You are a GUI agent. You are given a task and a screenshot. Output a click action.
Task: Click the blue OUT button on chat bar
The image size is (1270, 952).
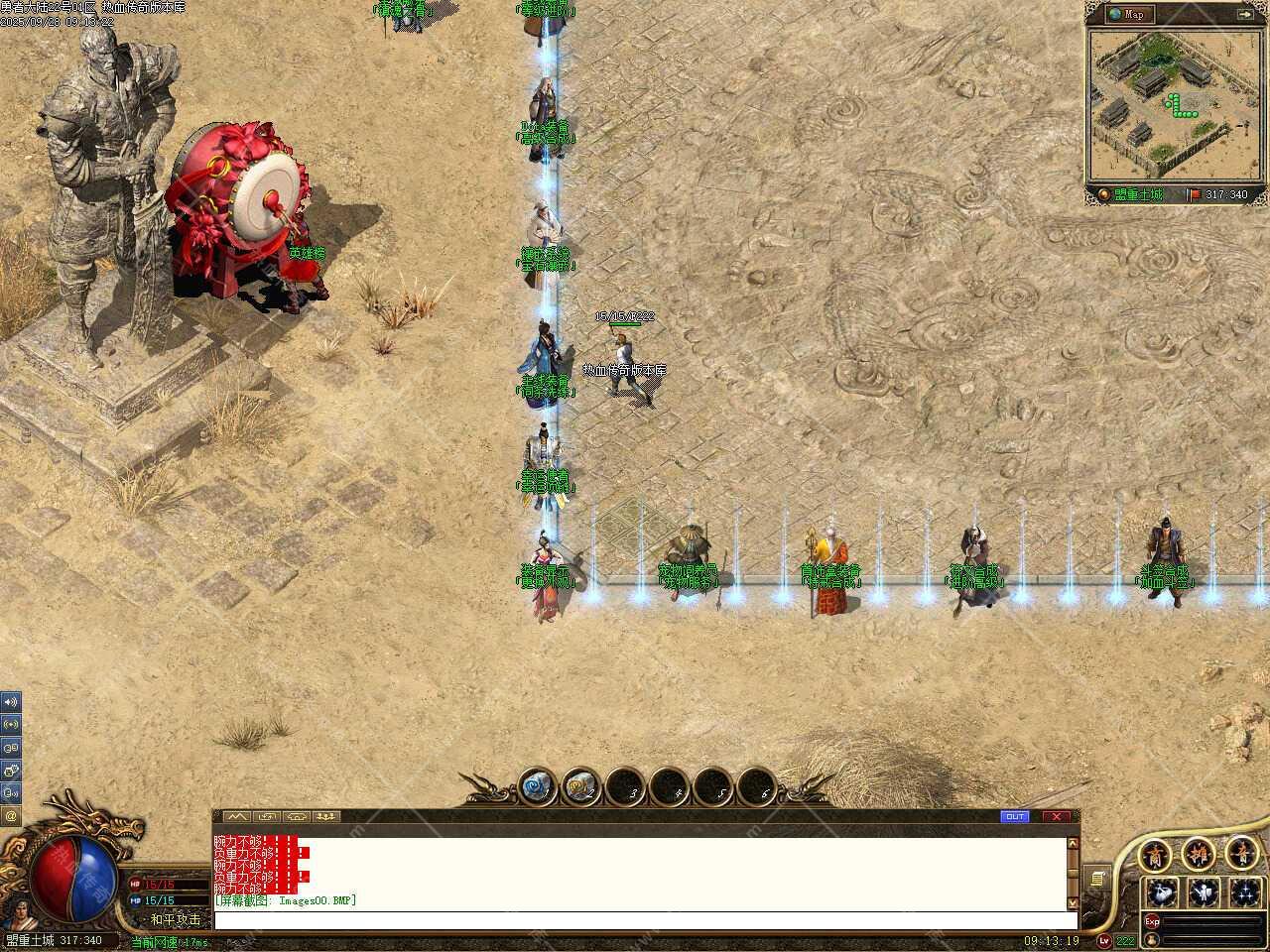pyautogui.click(x=1015, y=817)
